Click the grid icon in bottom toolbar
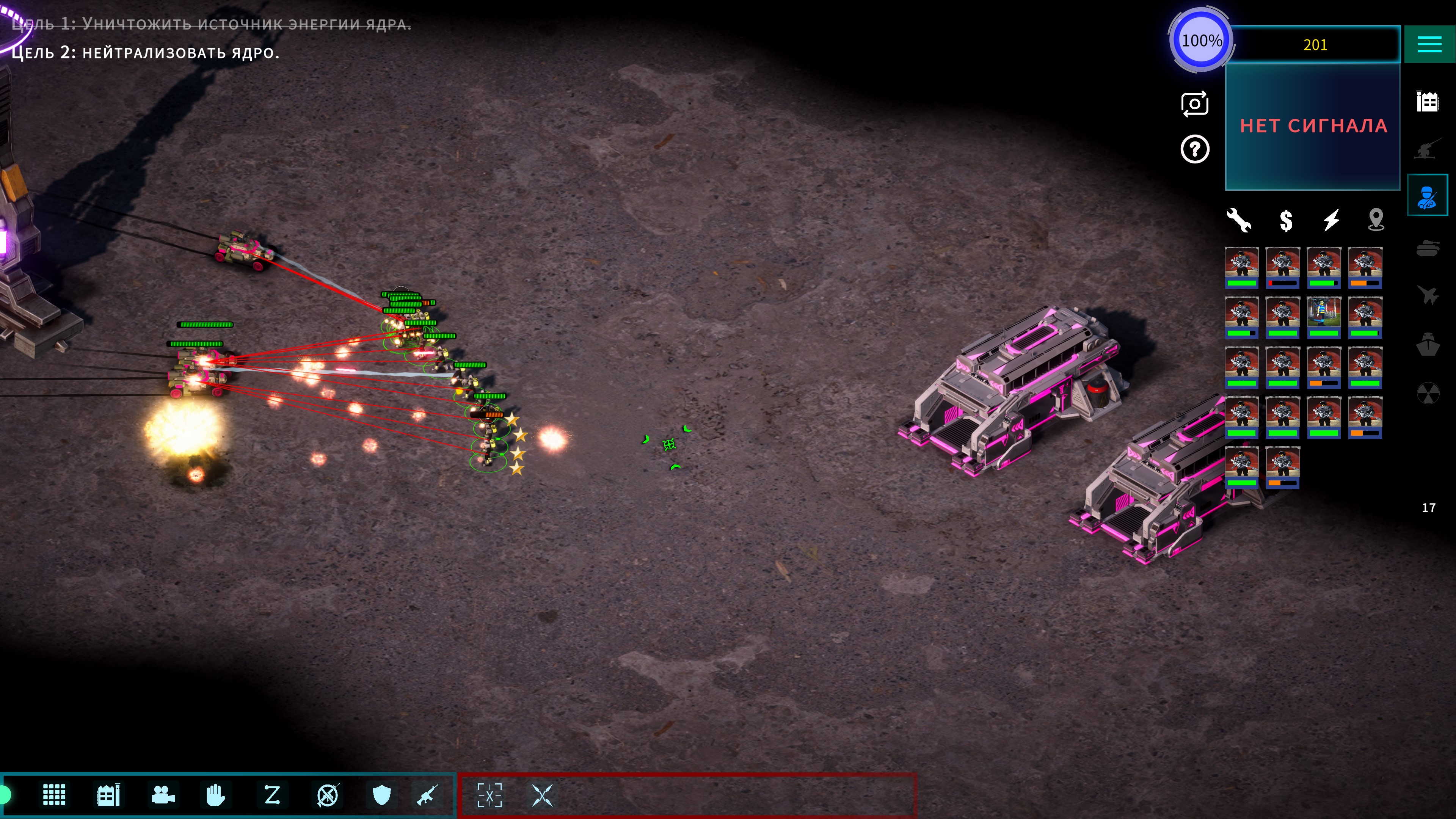1456x819 pixels. click(x=54, y=795)
